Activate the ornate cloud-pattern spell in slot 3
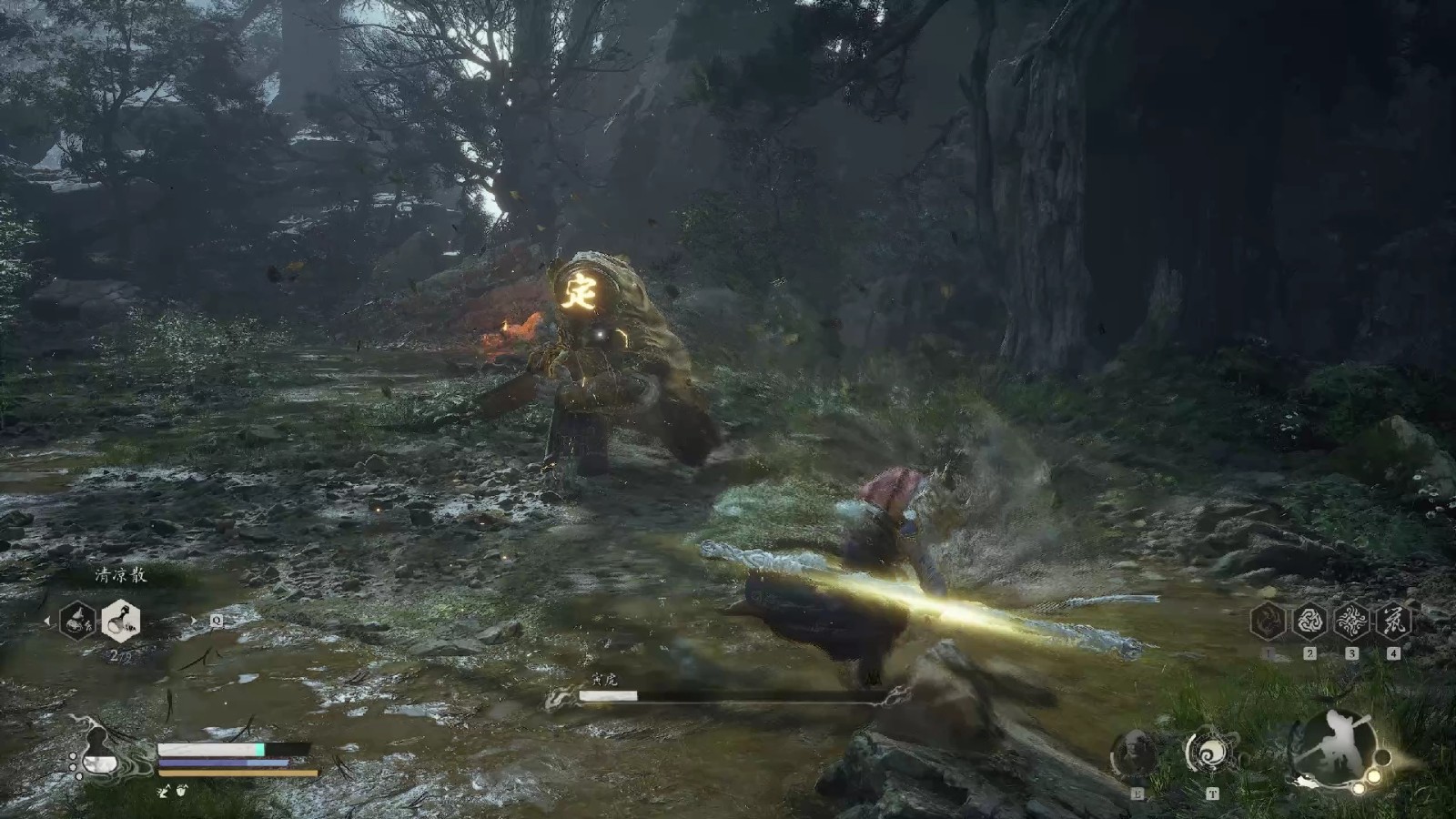The width and height of the screenshot is (1456, 819). [x=1351, y=622]
